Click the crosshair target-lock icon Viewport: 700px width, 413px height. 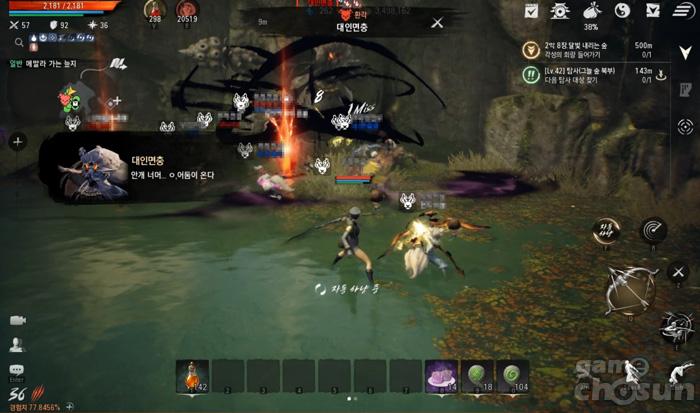point(685,126)
